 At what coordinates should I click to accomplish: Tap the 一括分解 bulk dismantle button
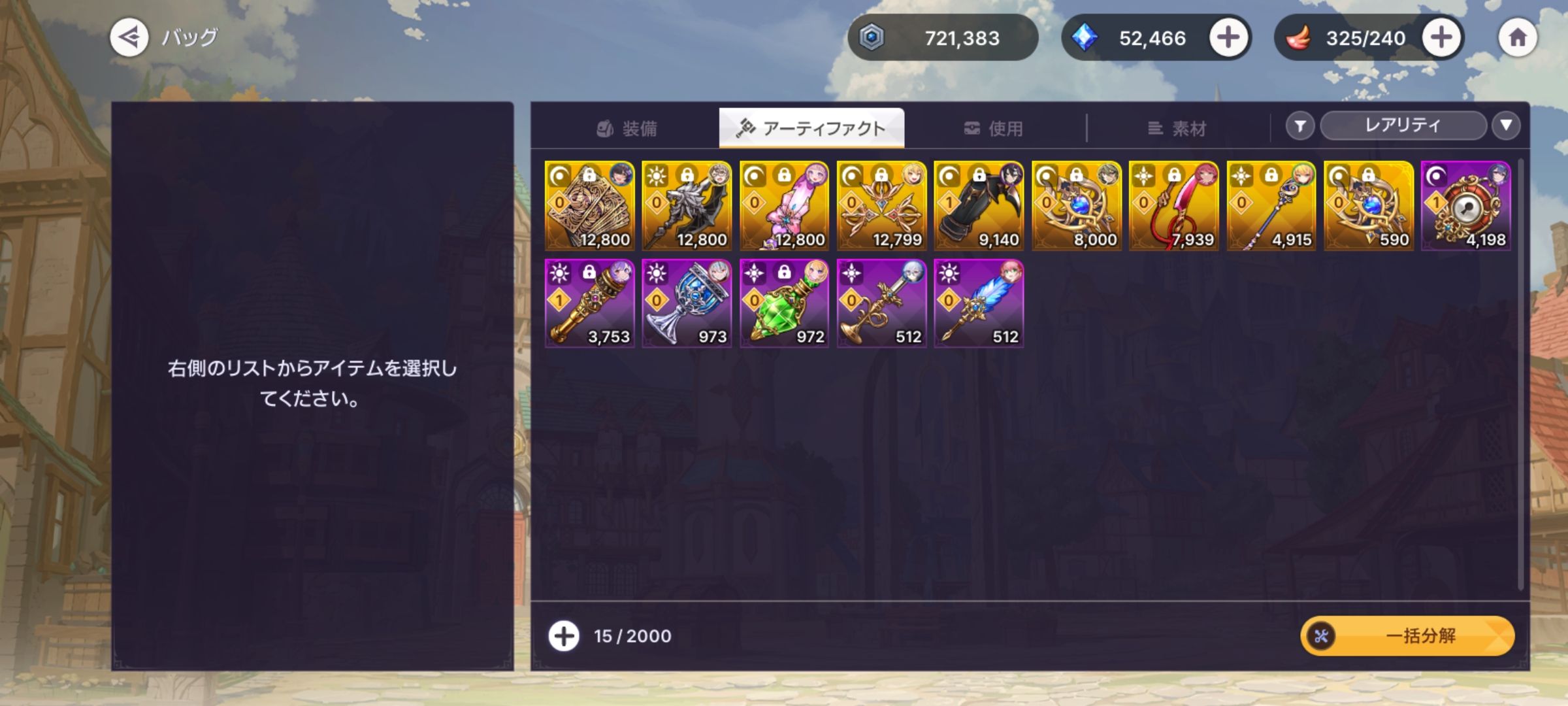[x=1407, y=635]
